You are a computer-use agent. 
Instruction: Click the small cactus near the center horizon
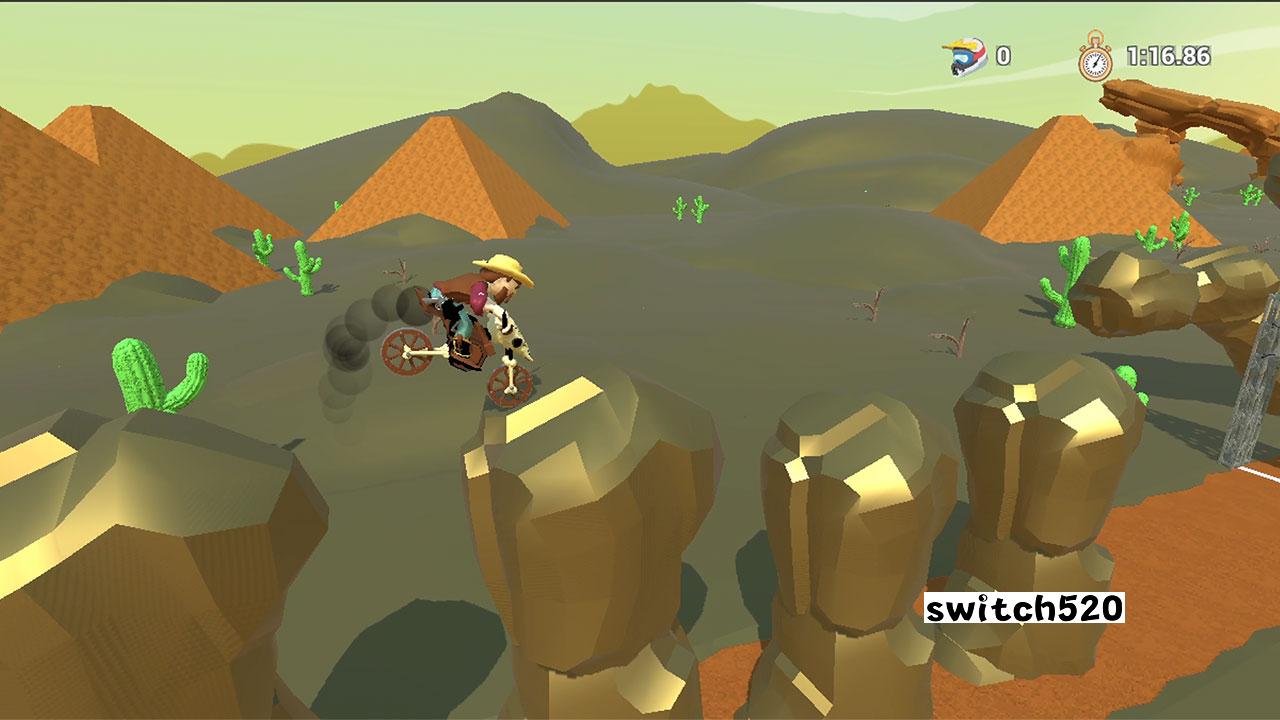[688, 207]
